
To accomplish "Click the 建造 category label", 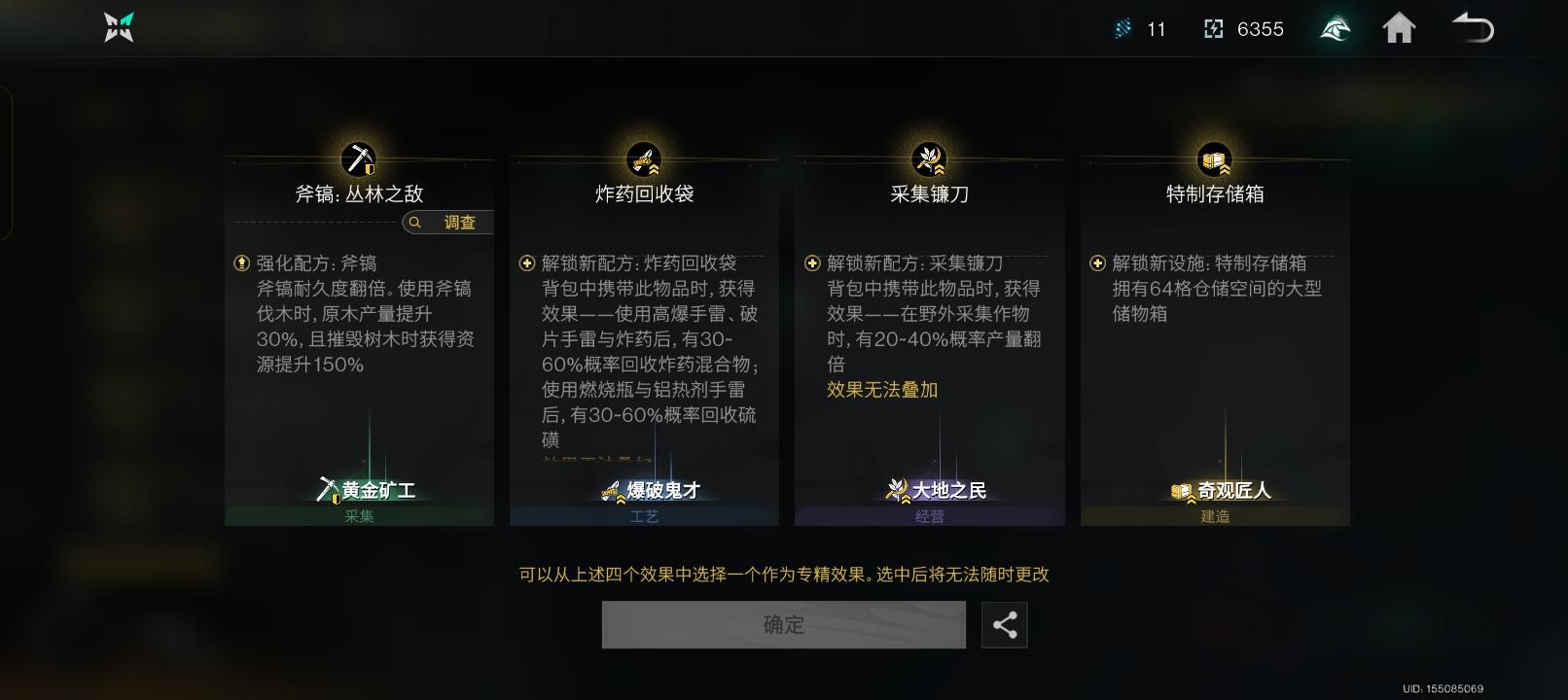I will pos(1214,516).
